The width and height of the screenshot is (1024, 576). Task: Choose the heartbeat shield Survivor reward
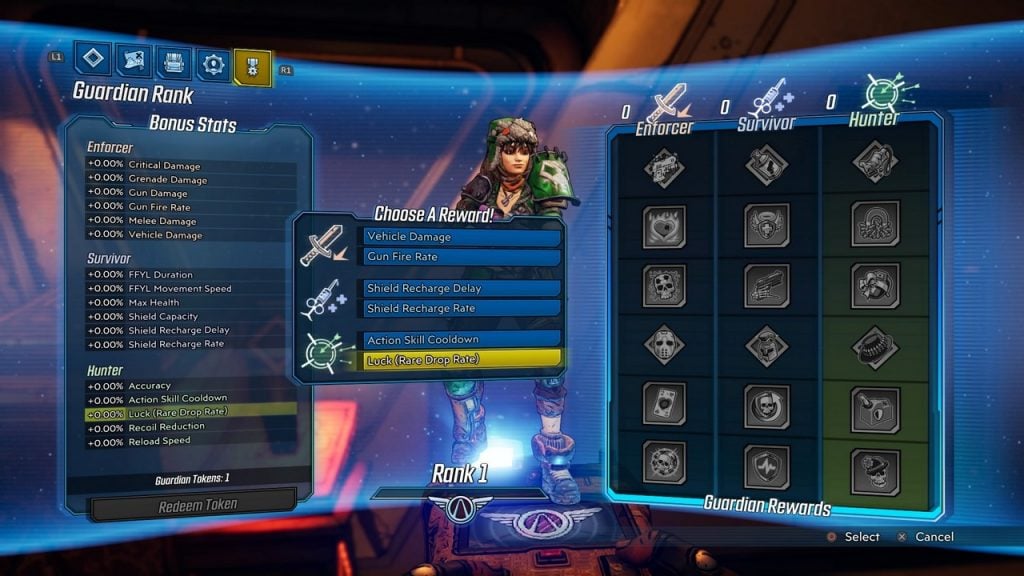[x=767, y=465]
